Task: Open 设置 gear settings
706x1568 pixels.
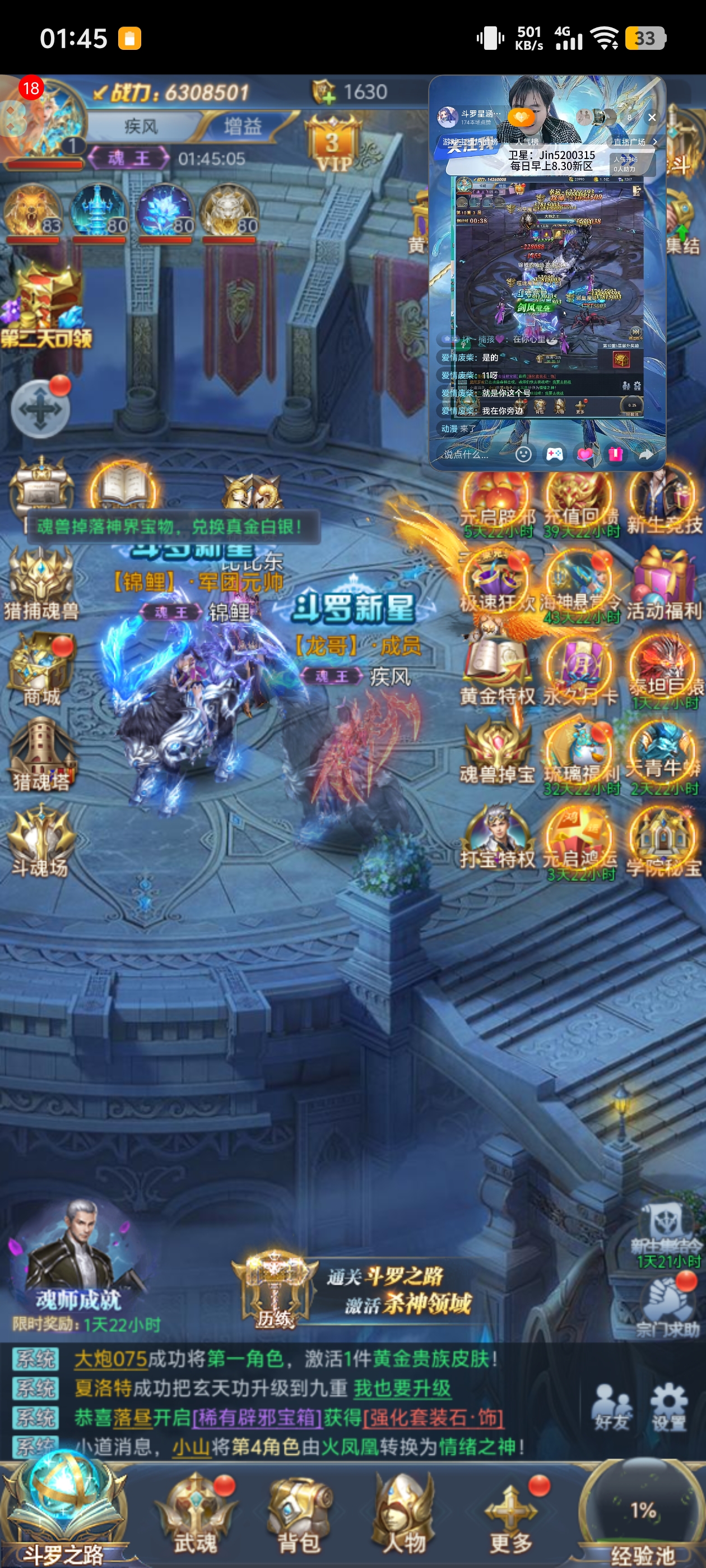Action: 669,1406
